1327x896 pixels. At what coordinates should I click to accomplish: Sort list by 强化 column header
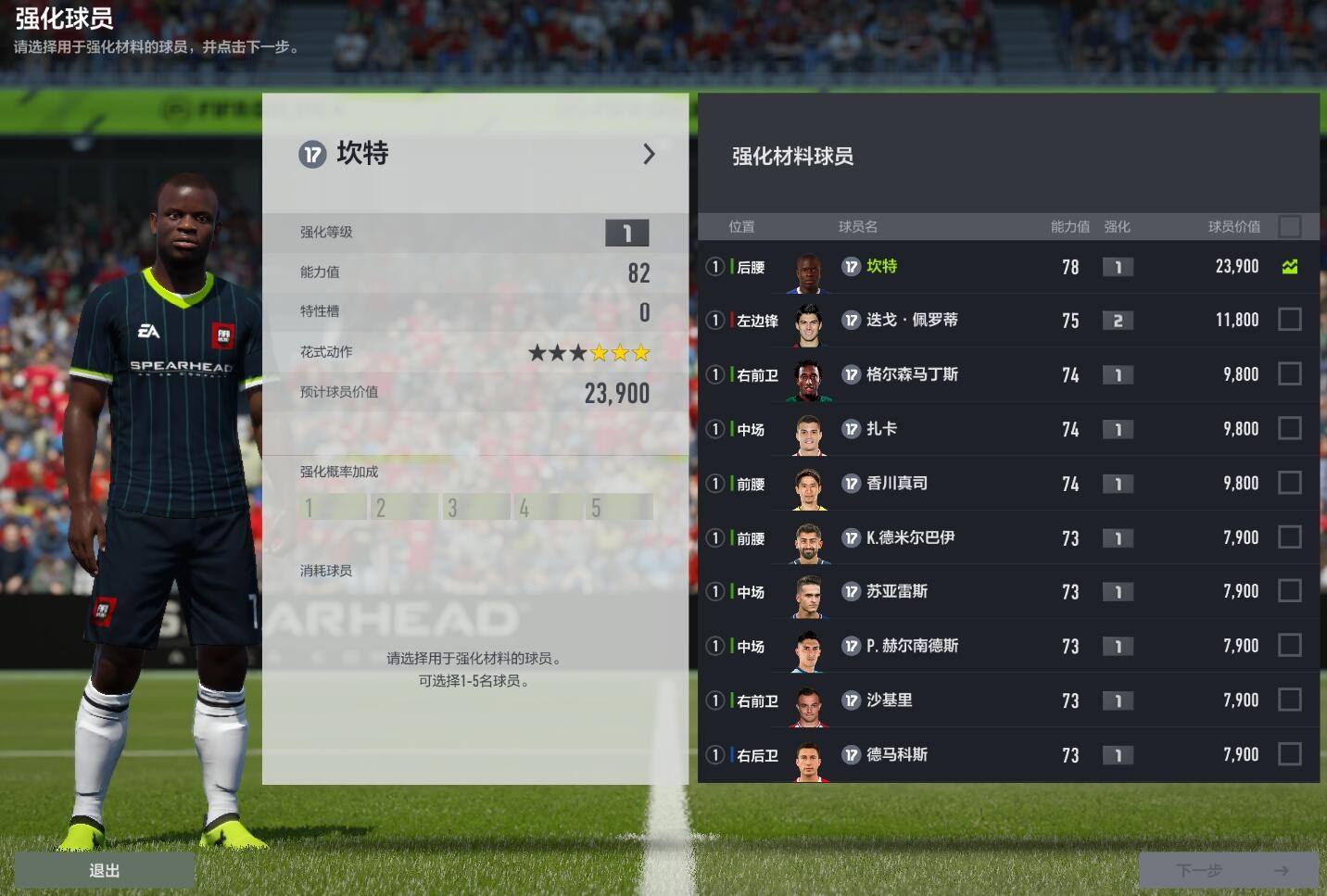(x=1117, y=227)
